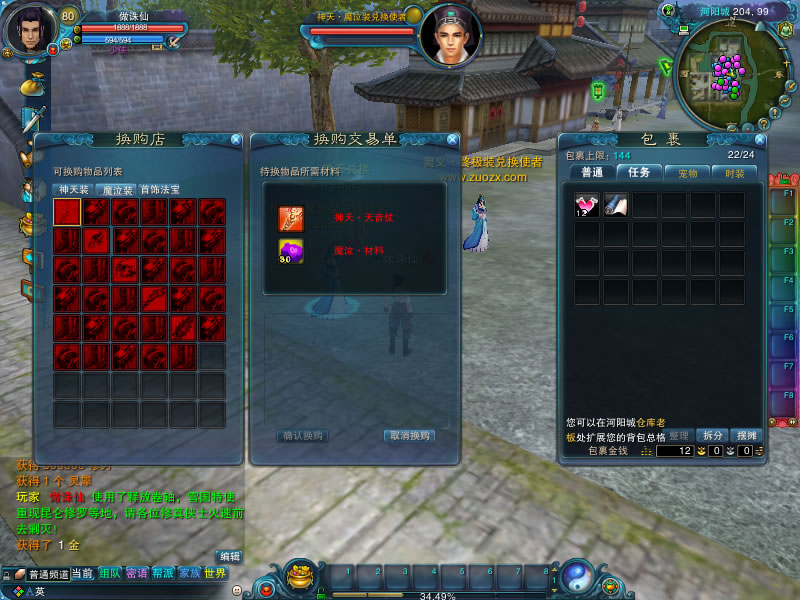Click the 编辑 edit button above chat
800x600 pixels.
230,556
